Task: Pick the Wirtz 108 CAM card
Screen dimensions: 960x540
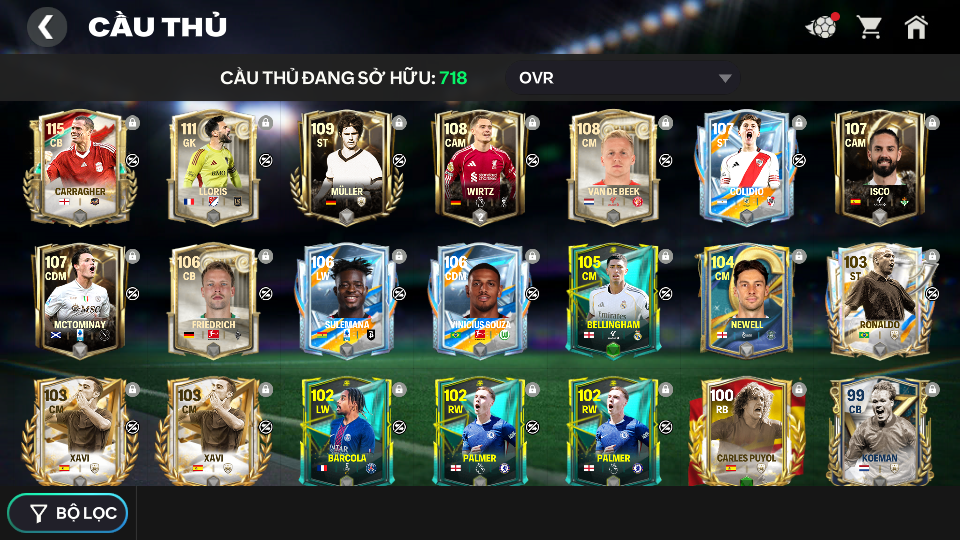Action: click(x=479, y=166)
